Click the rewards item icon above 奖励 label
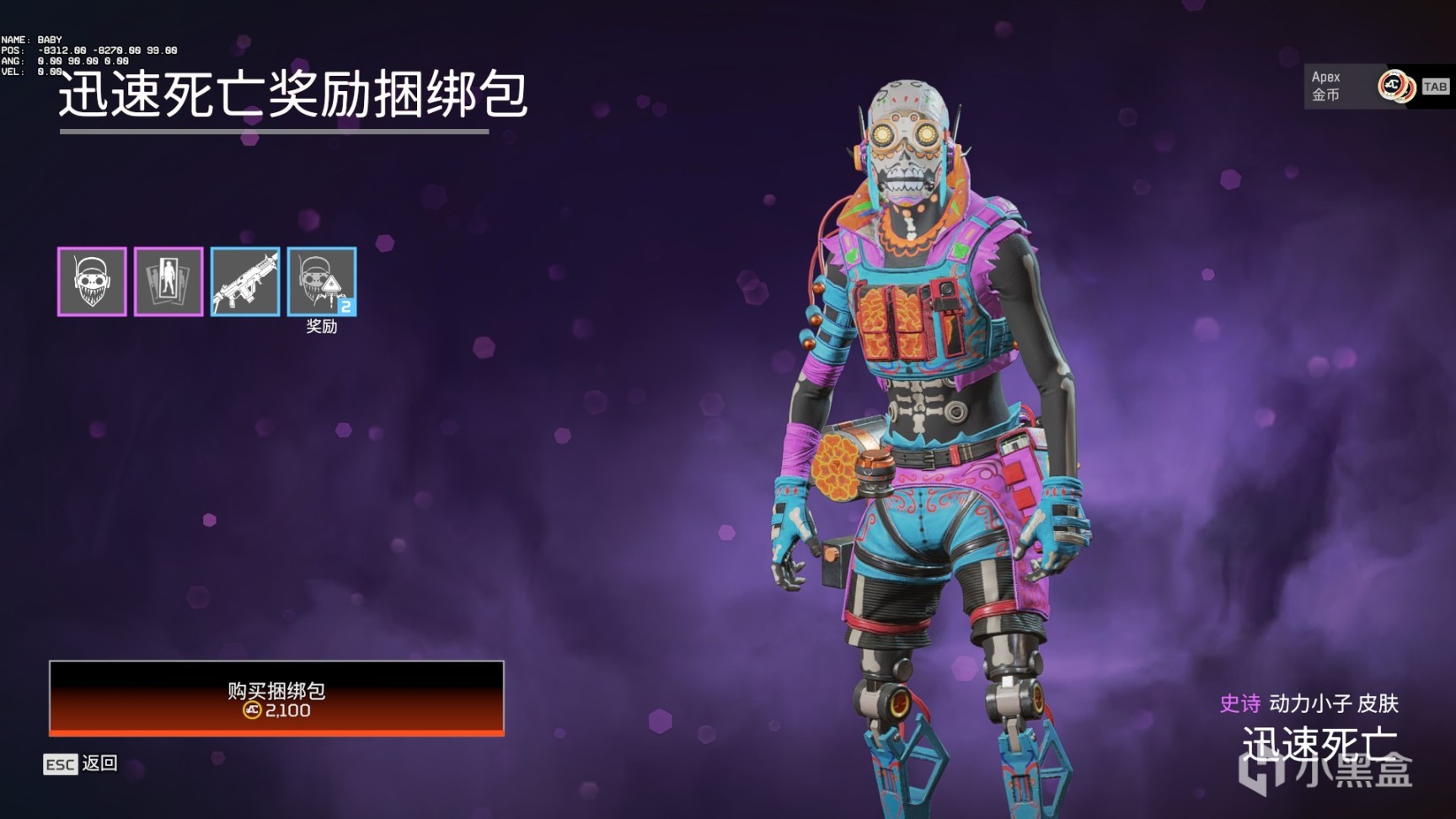1456x819 pixels. click(x=321, y=281)
